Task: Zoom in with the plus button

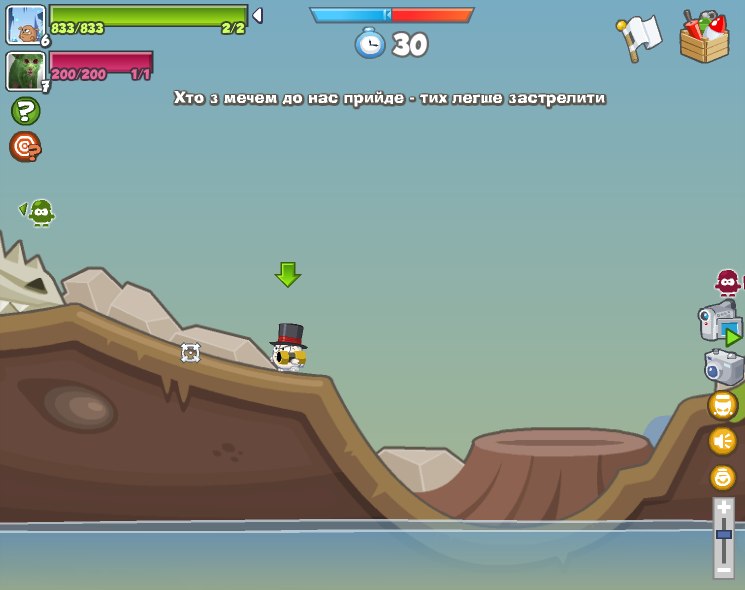Action: (x=724, y=509)
